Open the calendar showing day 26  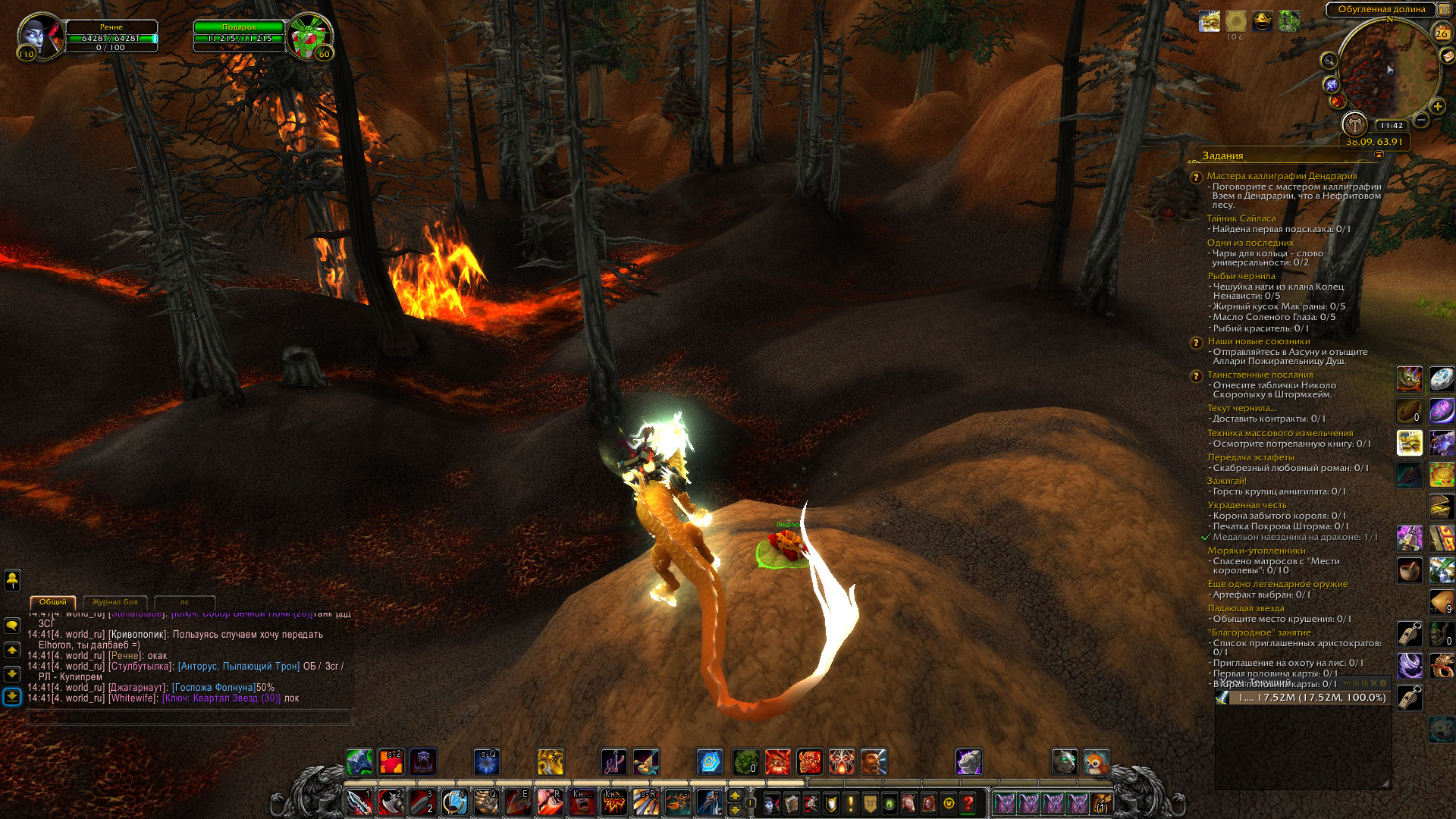[x=1442, y=33]
